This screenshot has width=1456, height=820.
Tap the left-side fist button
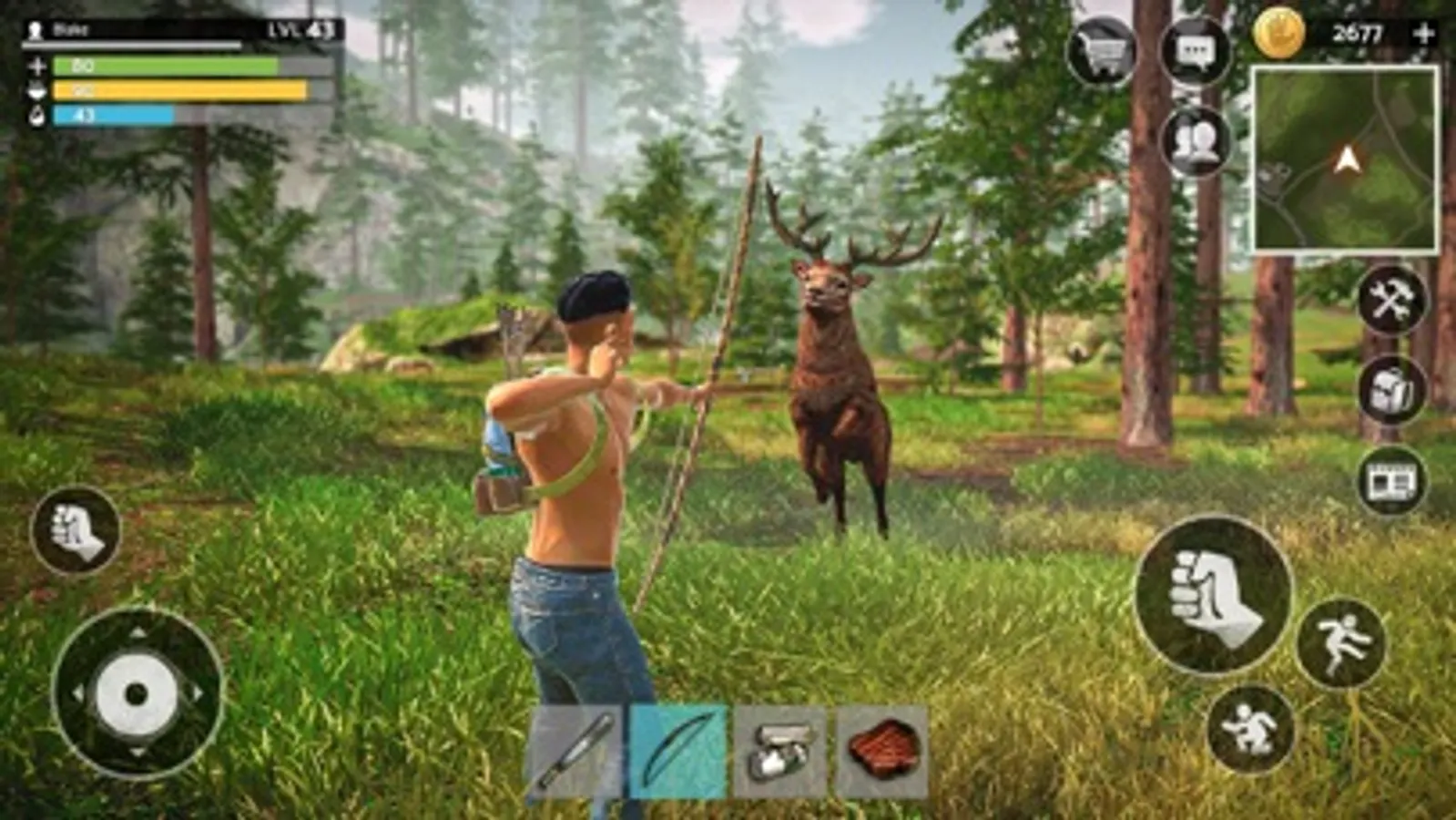point(76,534)
